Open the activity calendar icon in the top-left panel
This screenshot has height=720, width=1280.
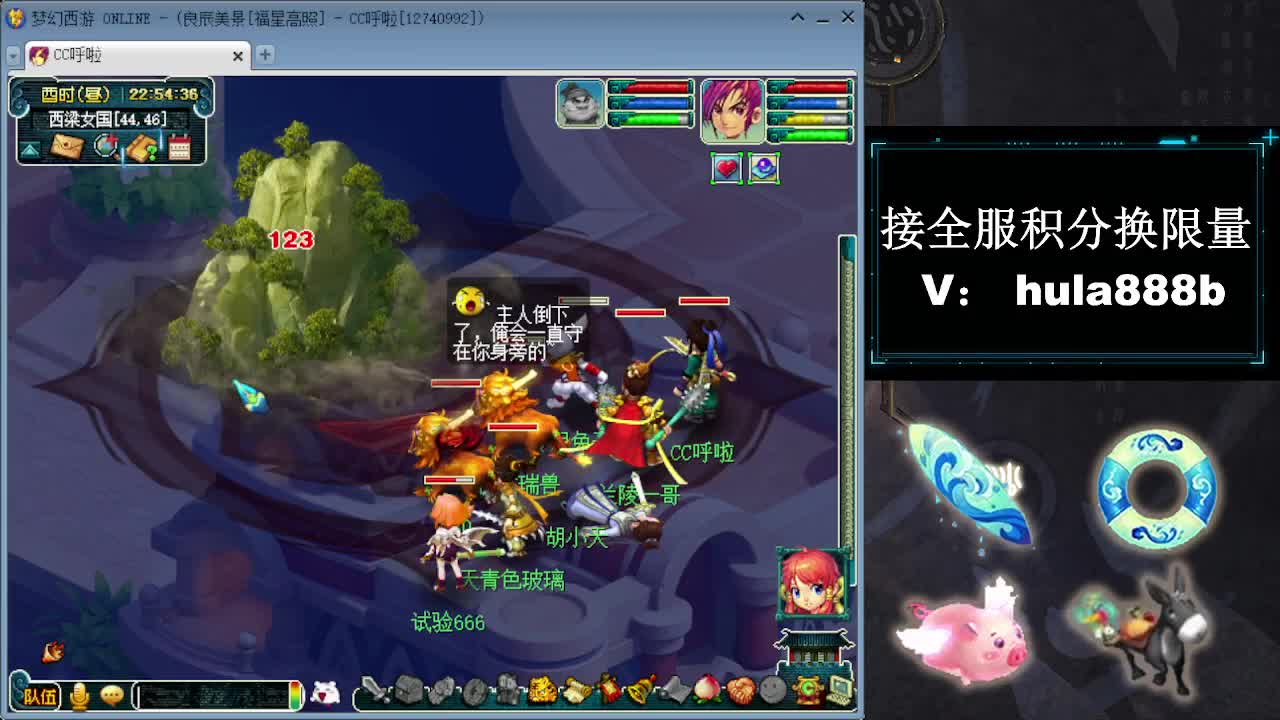(180, 147)
